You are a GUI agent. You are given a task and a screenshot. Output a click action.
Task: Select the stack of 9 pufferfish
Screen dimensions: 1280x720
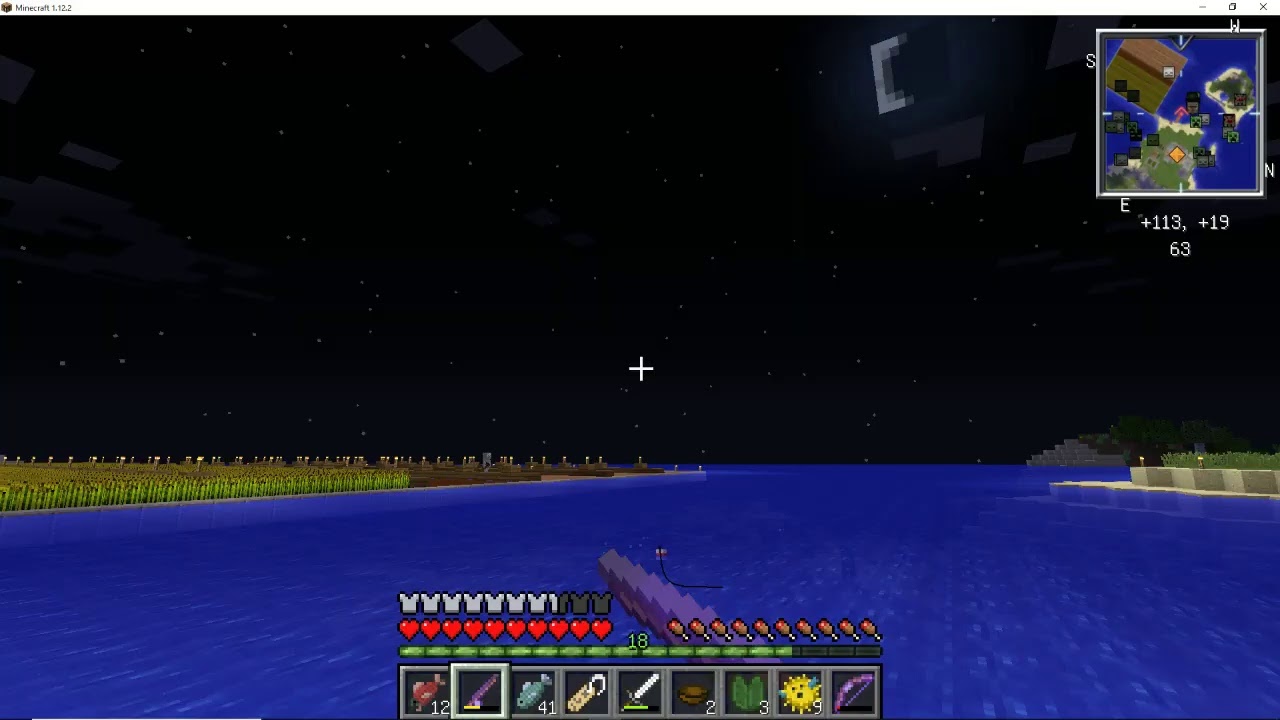point(801,690)
